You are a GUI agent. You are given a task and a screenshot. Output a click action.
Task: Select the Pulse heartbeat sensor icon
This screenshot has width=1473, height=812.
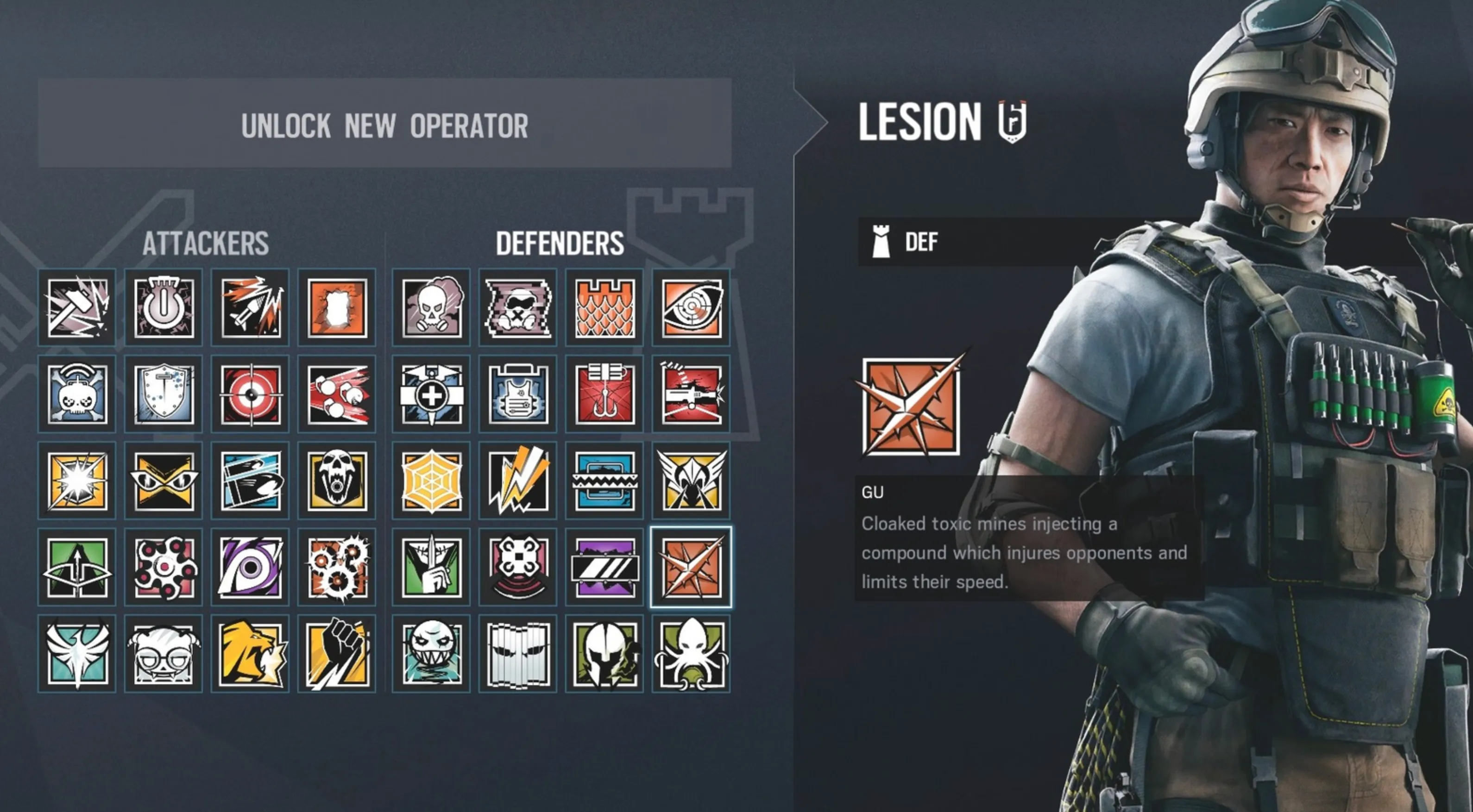pos(691,307)
